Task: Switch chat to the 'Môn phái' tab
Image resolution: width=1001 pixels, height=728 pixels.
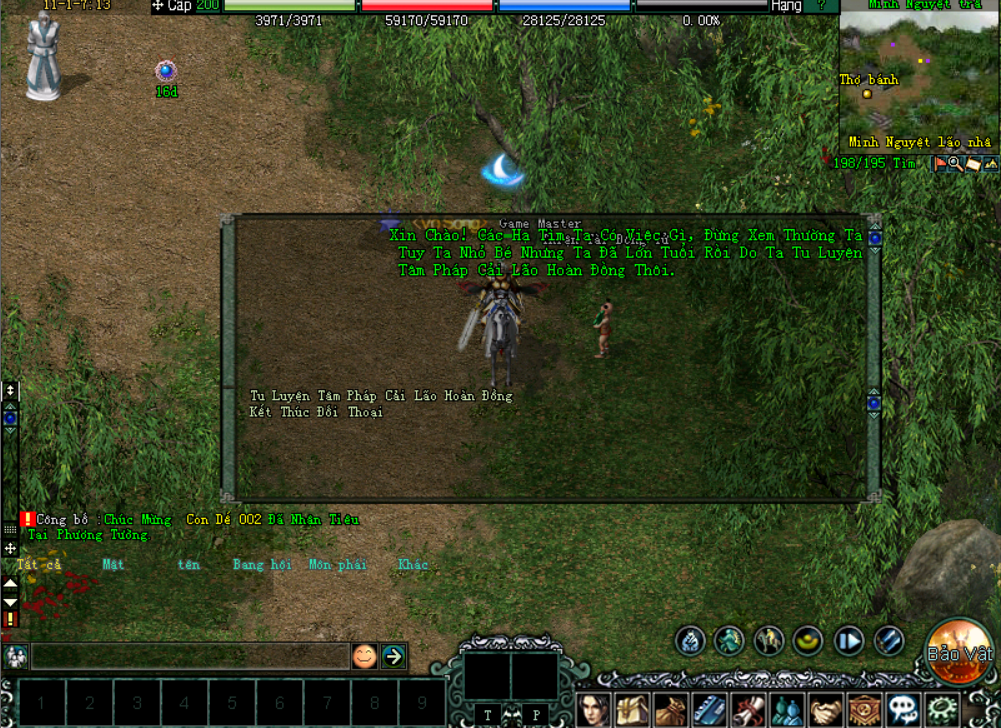Action: (337, 565)
